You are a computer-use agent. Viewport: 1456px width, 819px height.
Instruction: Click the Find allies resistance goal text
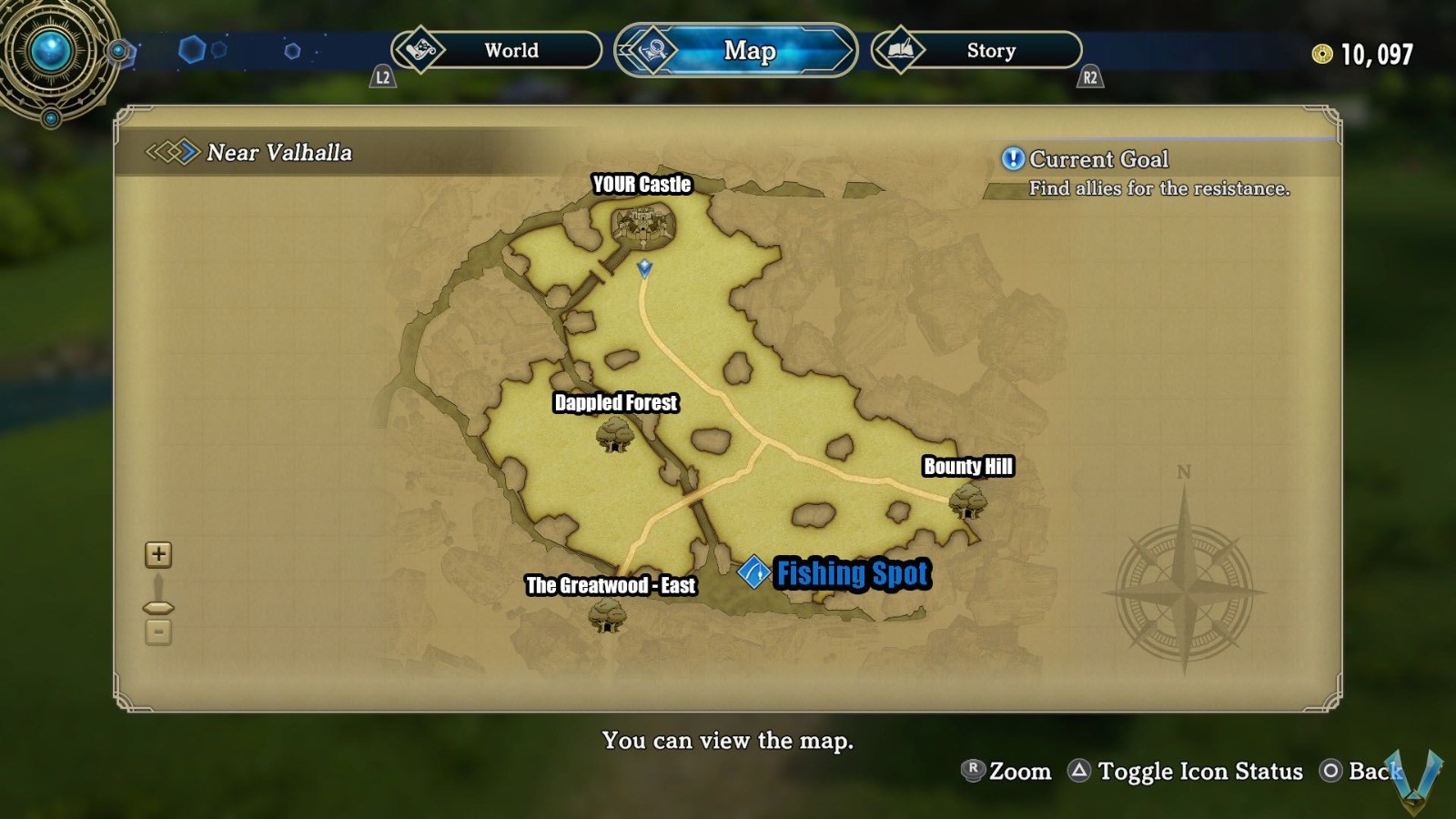click(1159, 189)
